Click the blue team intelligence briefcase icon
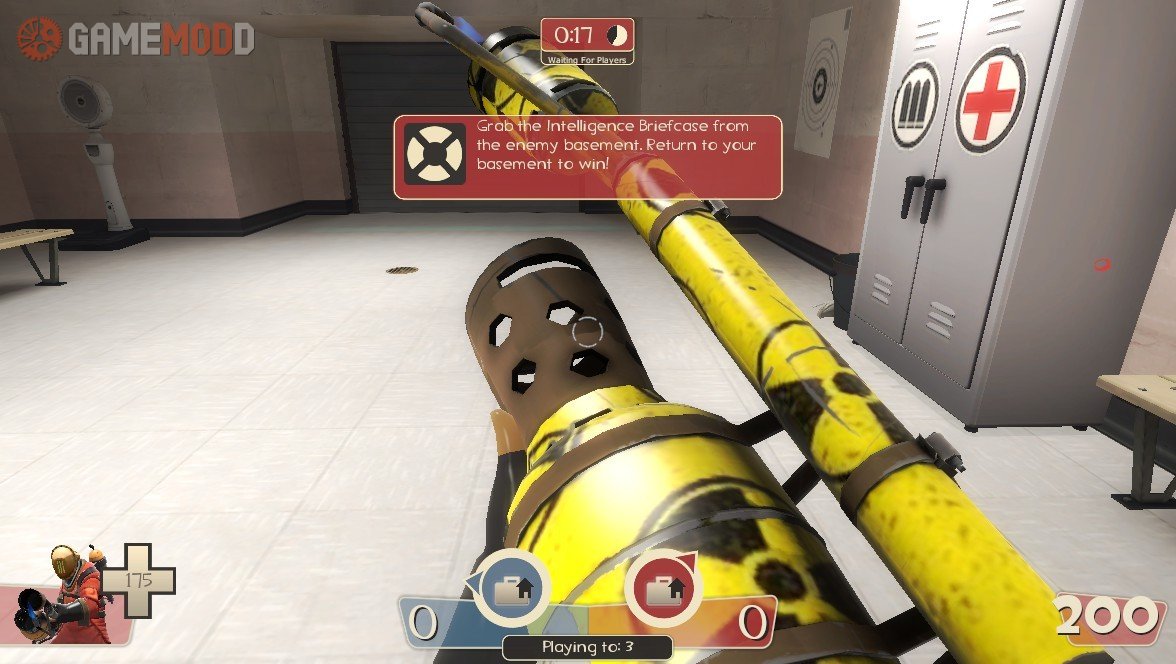The height and width of the screenshot is (664, 1176). (x=513, y=589)
